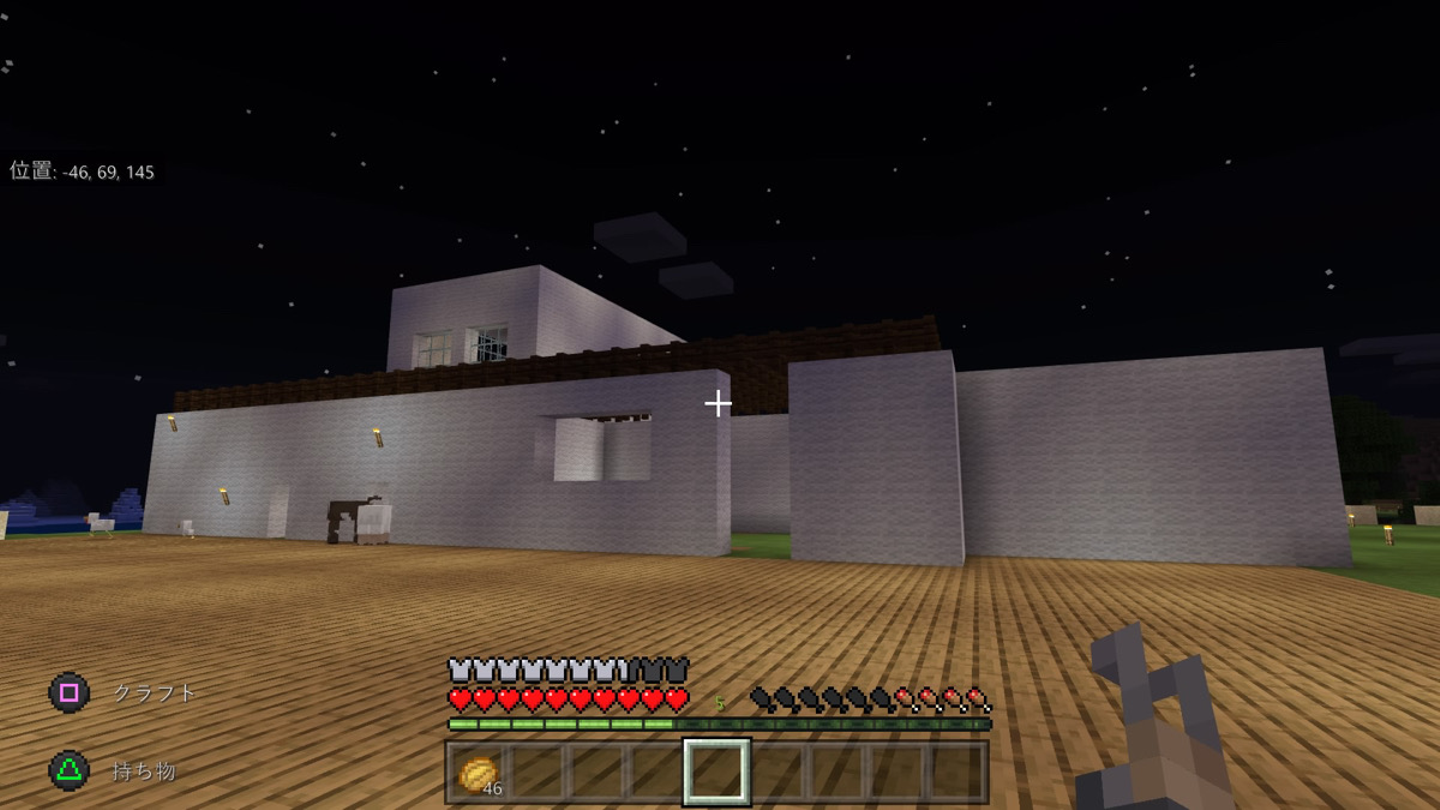Click the highlighted empty hotbar slot
The height and width of the screenshot is (810, 1440).
pos(716,772)
